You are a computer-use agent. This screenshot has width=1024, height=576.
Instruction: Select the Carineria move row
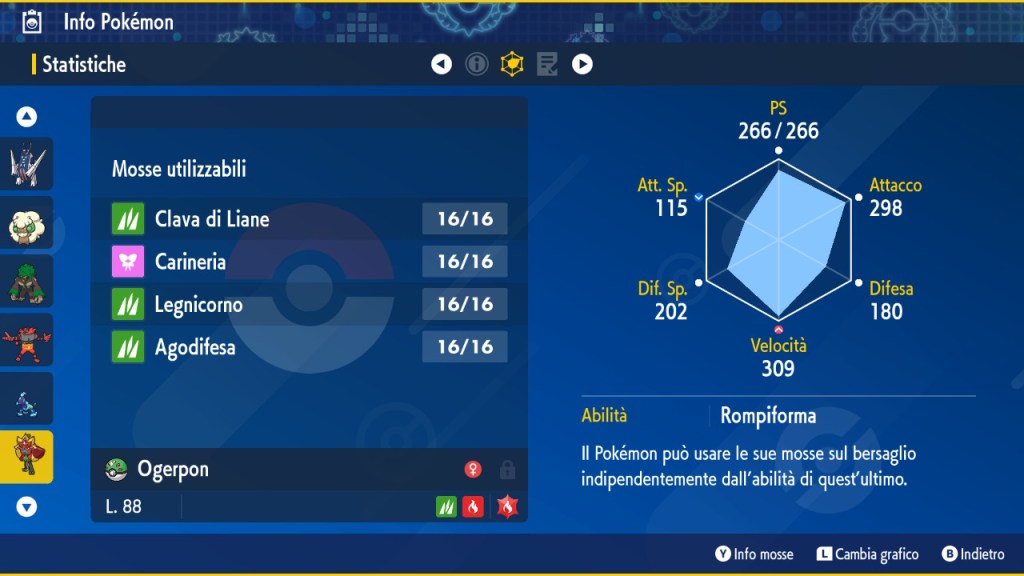tap(310, 261)
